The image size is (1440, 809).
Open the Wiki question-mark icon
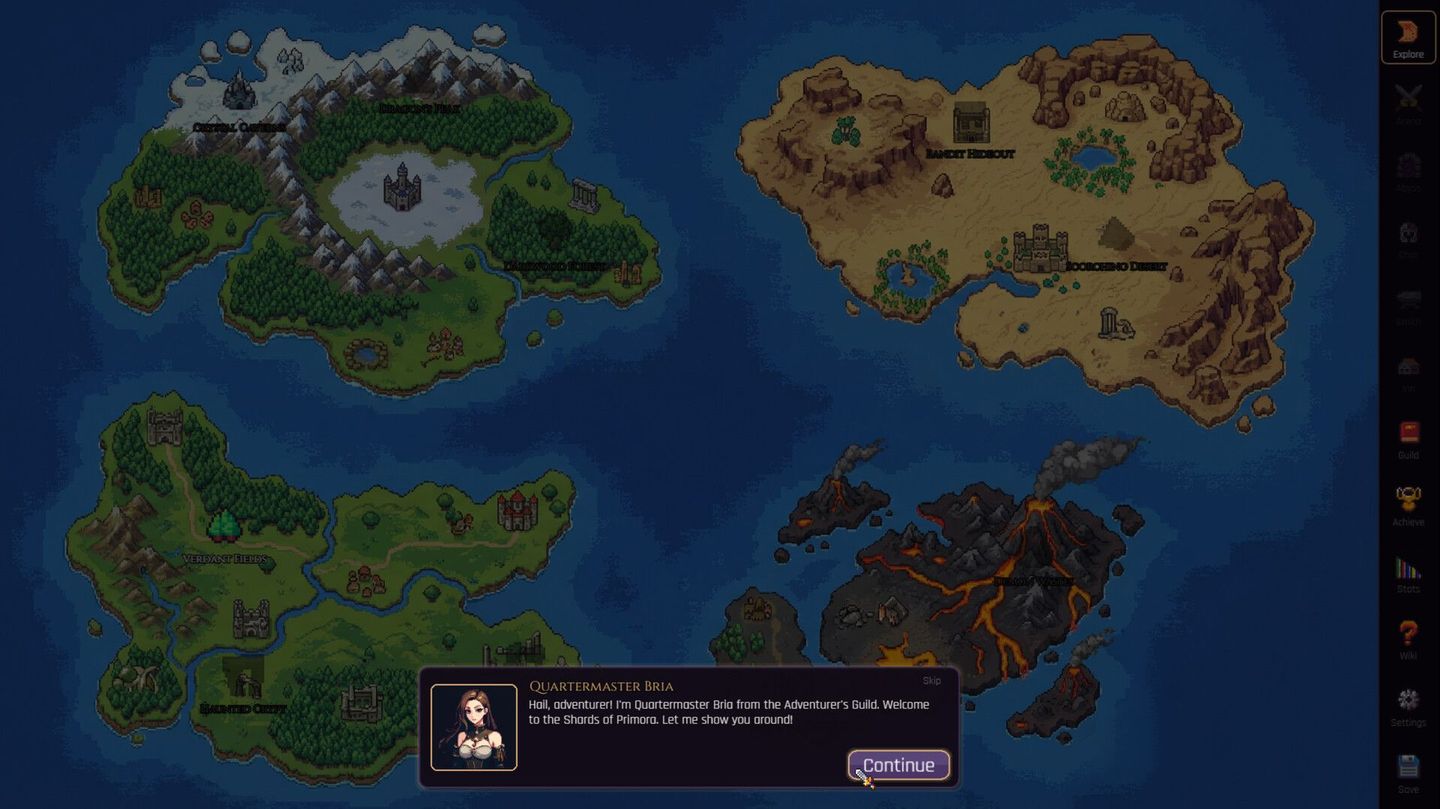(x=1408, y=640)
